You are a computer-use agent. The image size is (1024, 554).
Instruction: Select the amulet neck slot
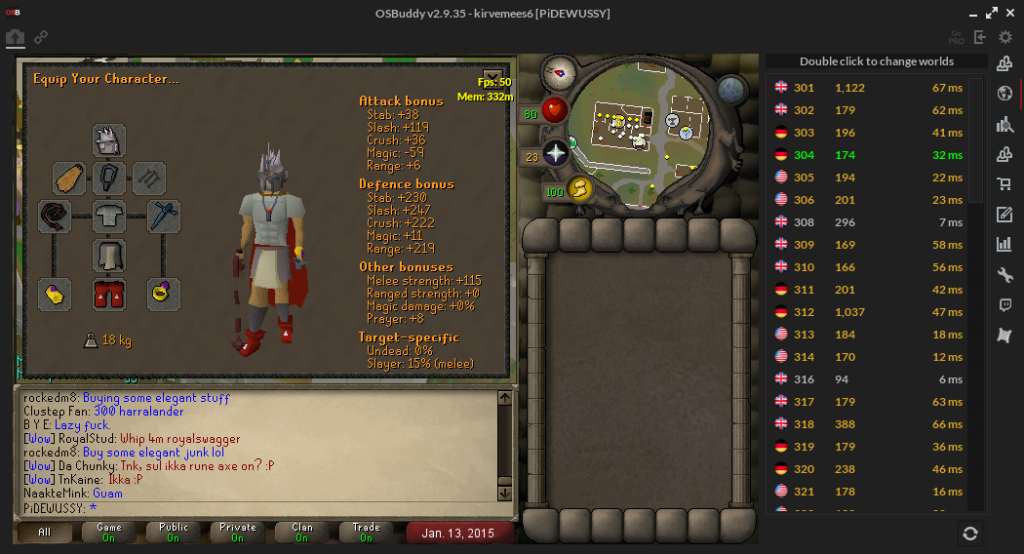[109, 179]
